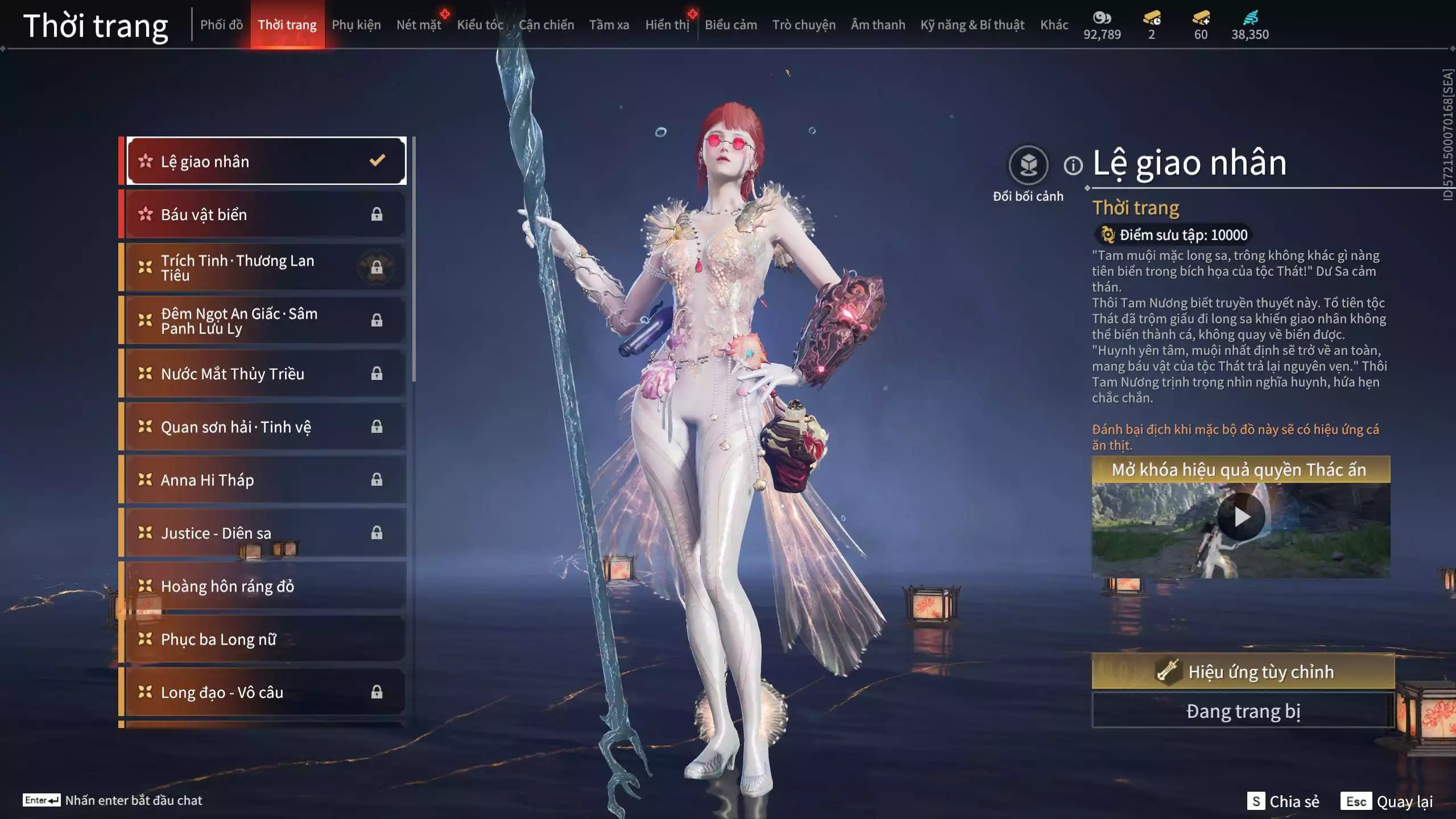
Task: Show the Biểu cảm tab
Action: coord(731,25)
